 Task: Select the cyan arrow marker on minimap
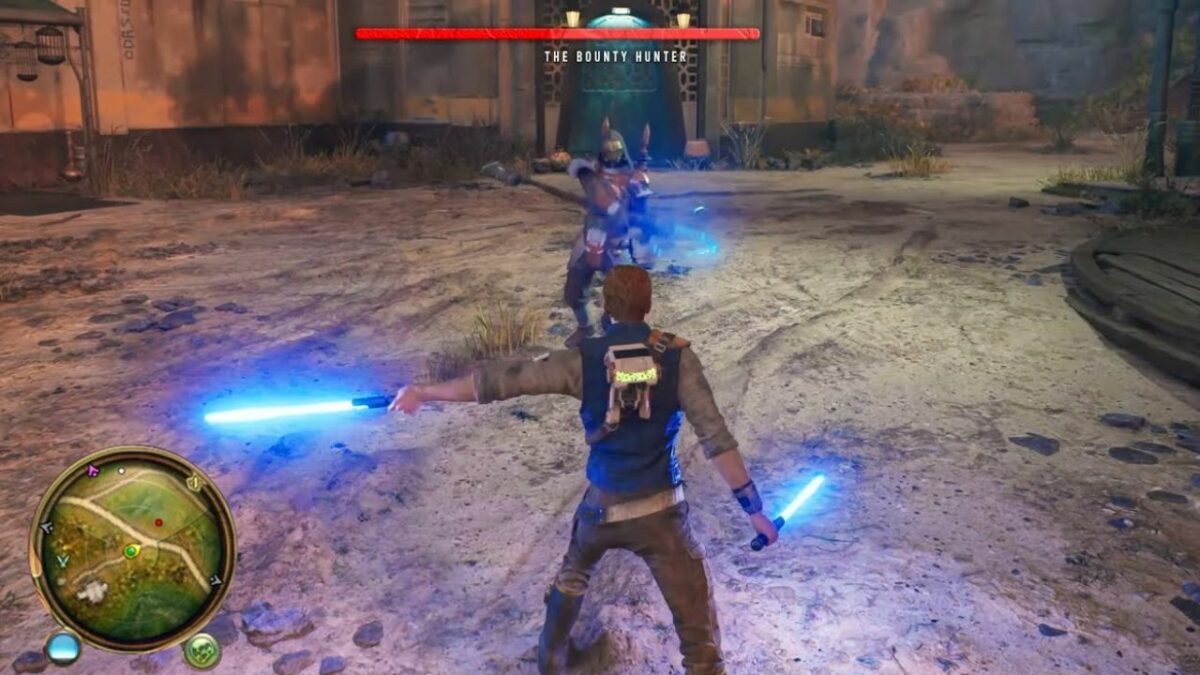click(x=63, y=562)
